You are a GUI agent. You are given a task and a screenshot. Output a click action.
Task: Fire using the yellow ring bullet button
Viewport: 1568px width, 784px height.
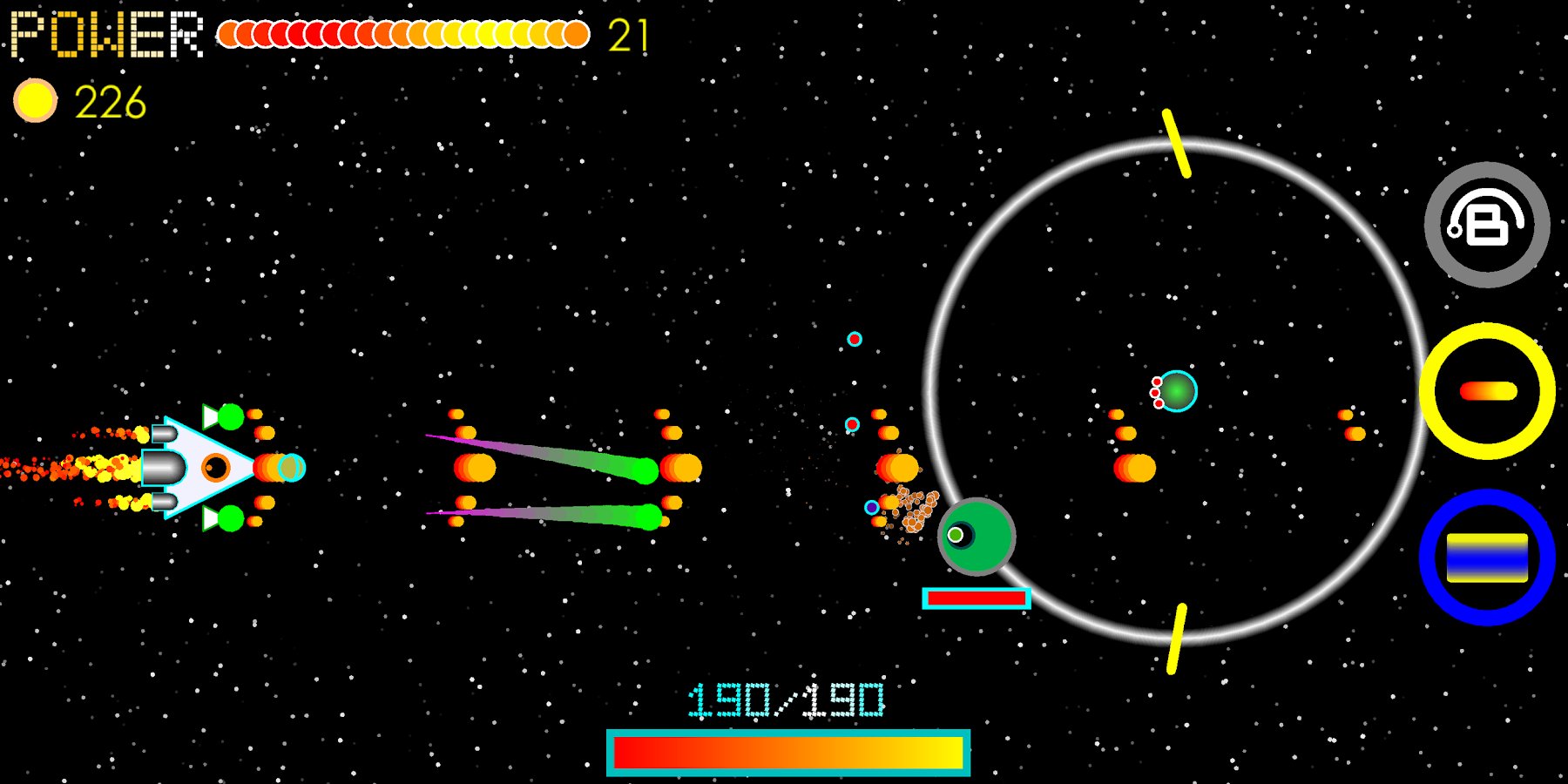tap(1487, 391)
